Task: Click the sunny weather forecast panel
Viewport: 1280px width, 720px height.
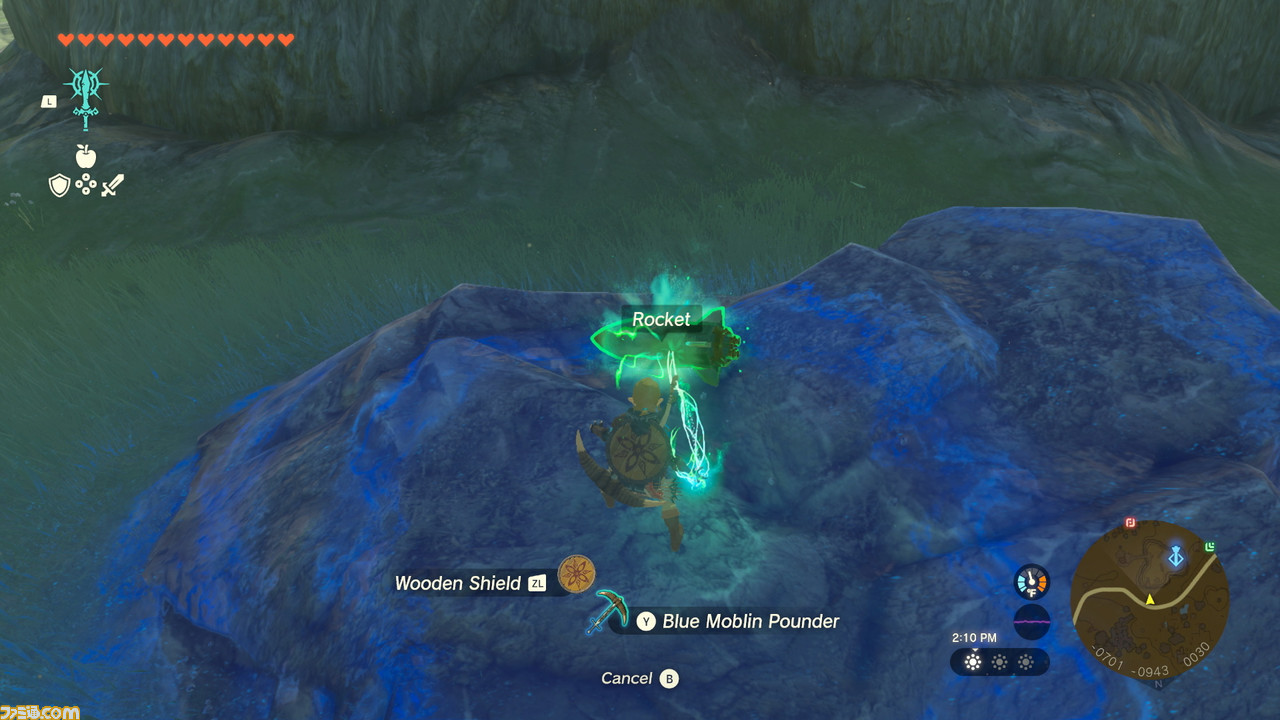Action: (999, 662)
